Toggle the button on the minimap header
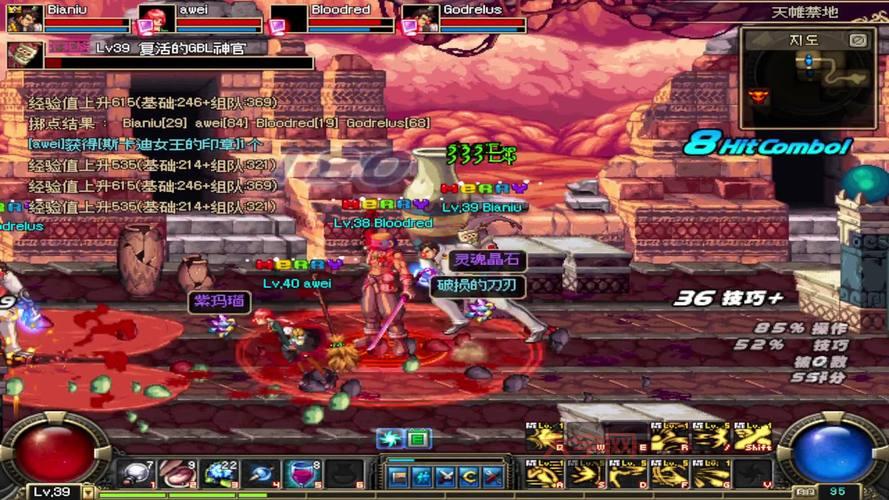Viewport: 889px width, 500px height. coord(857,40)
